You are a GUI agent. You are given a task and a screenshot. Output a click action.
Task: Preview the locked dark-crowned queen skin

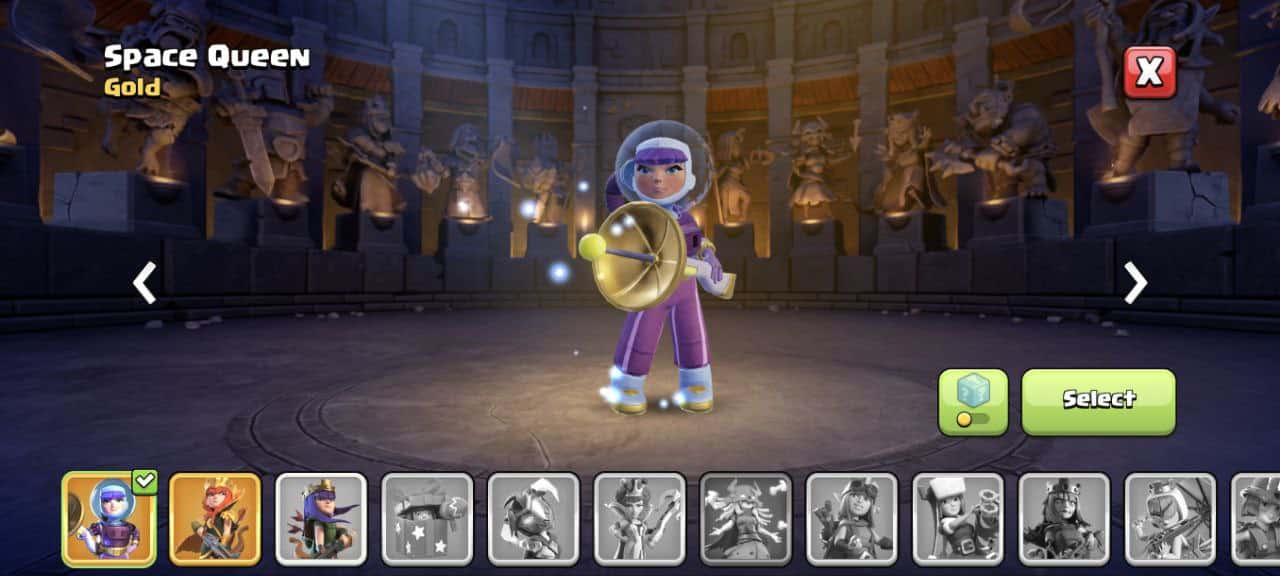click(x=1063, y=519)
